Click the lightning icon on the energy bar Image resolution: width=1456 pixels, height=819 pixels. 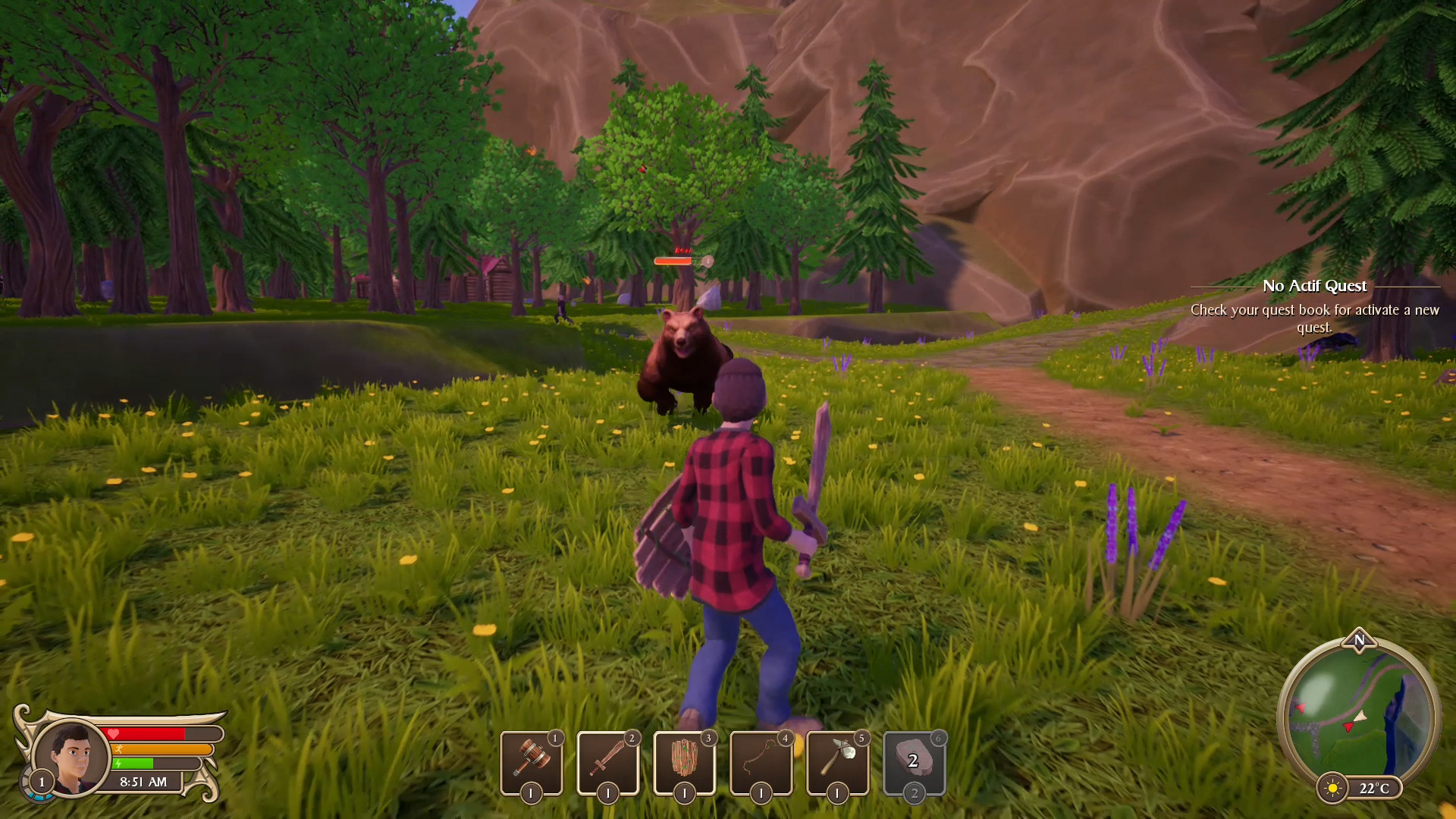[x=118, y=763]
